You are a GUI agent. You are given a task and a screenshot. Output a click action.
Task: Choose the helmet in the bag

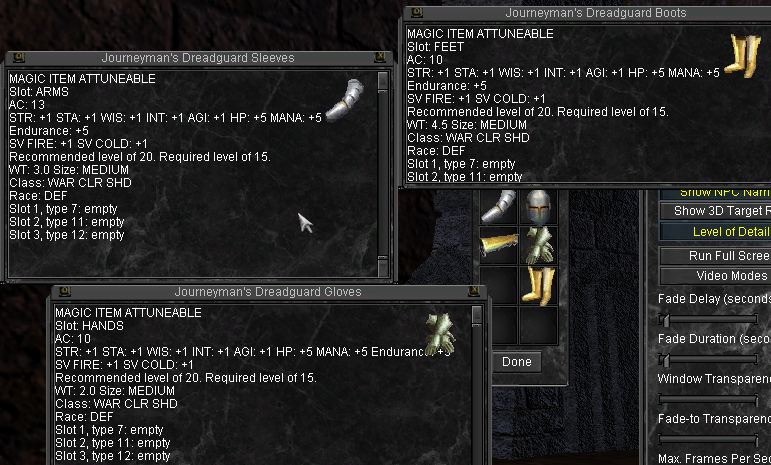[538, 207]
